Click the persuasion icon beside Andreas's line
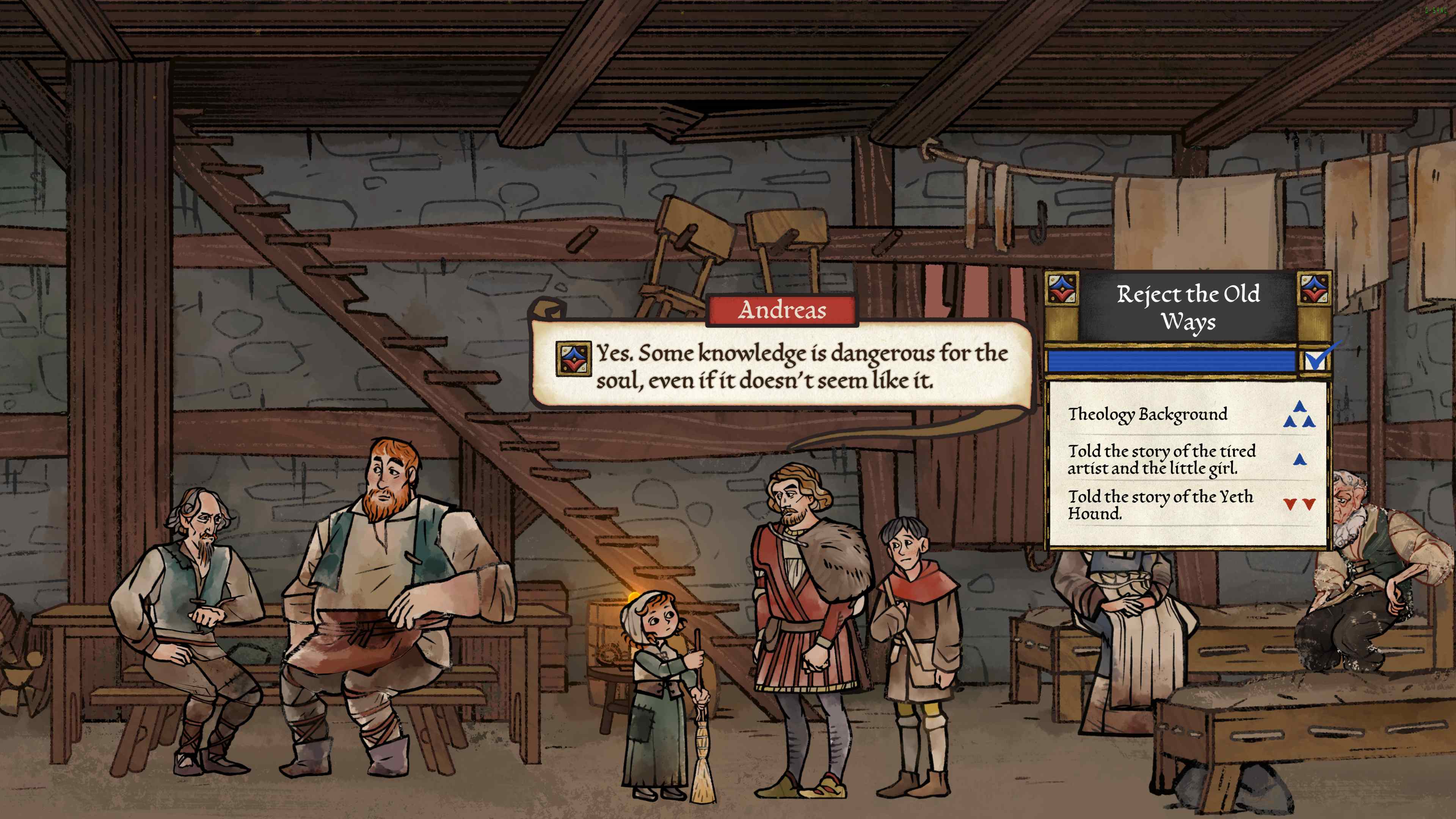This screenshot has height=819, width=1456. tap(573, 358)
